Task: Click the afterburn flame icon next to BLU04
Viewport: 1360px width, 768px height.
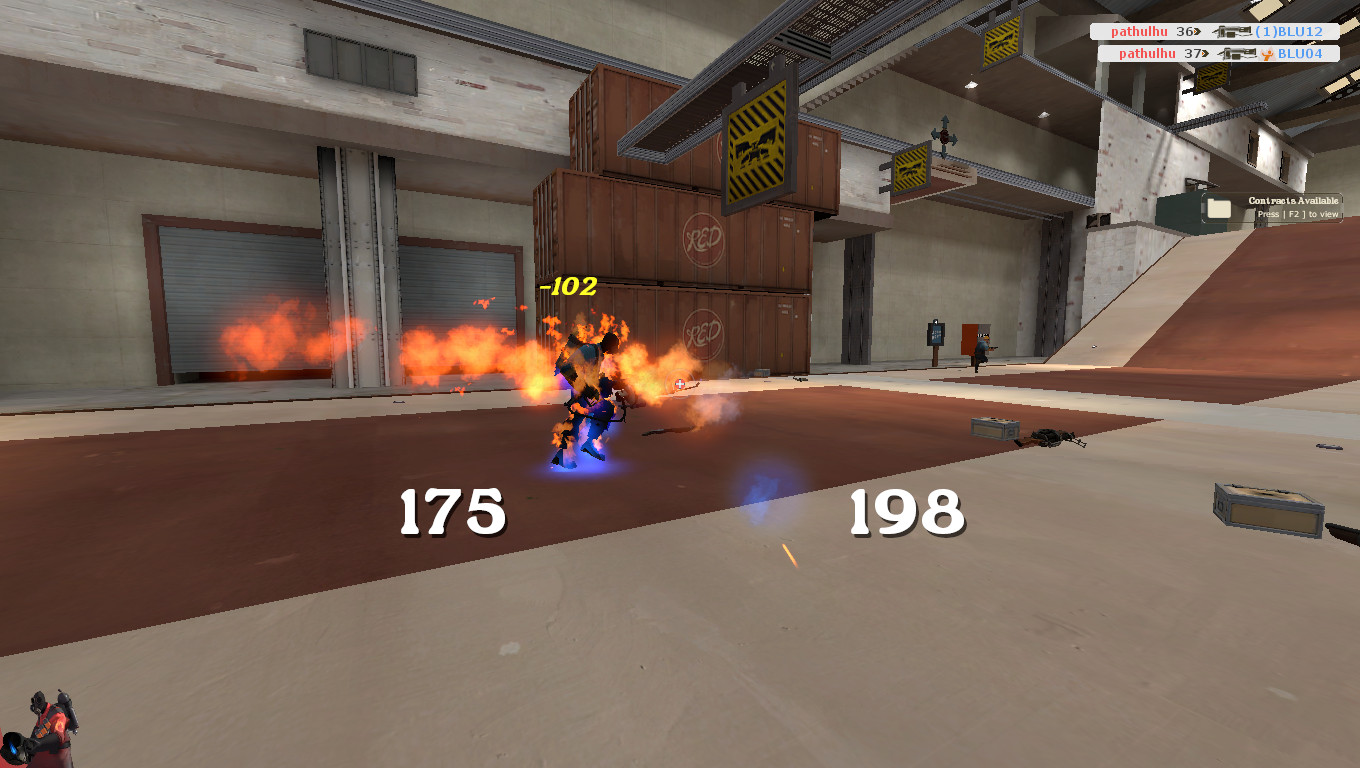Action: point(1267,54)
